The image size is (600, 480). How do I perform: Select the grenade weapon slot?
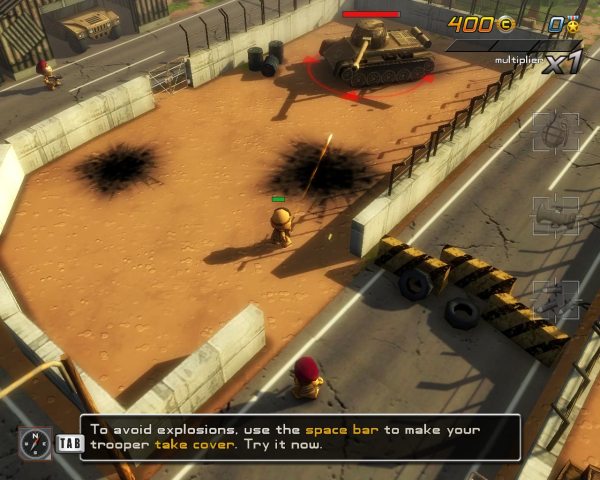[x=556, y=131]
